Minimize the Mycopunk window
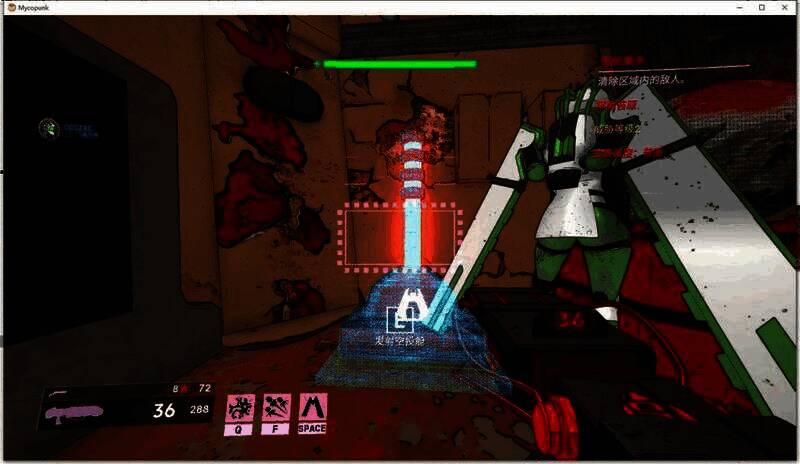This screenshot has height=464, width=800. click(x=739, y=7)
